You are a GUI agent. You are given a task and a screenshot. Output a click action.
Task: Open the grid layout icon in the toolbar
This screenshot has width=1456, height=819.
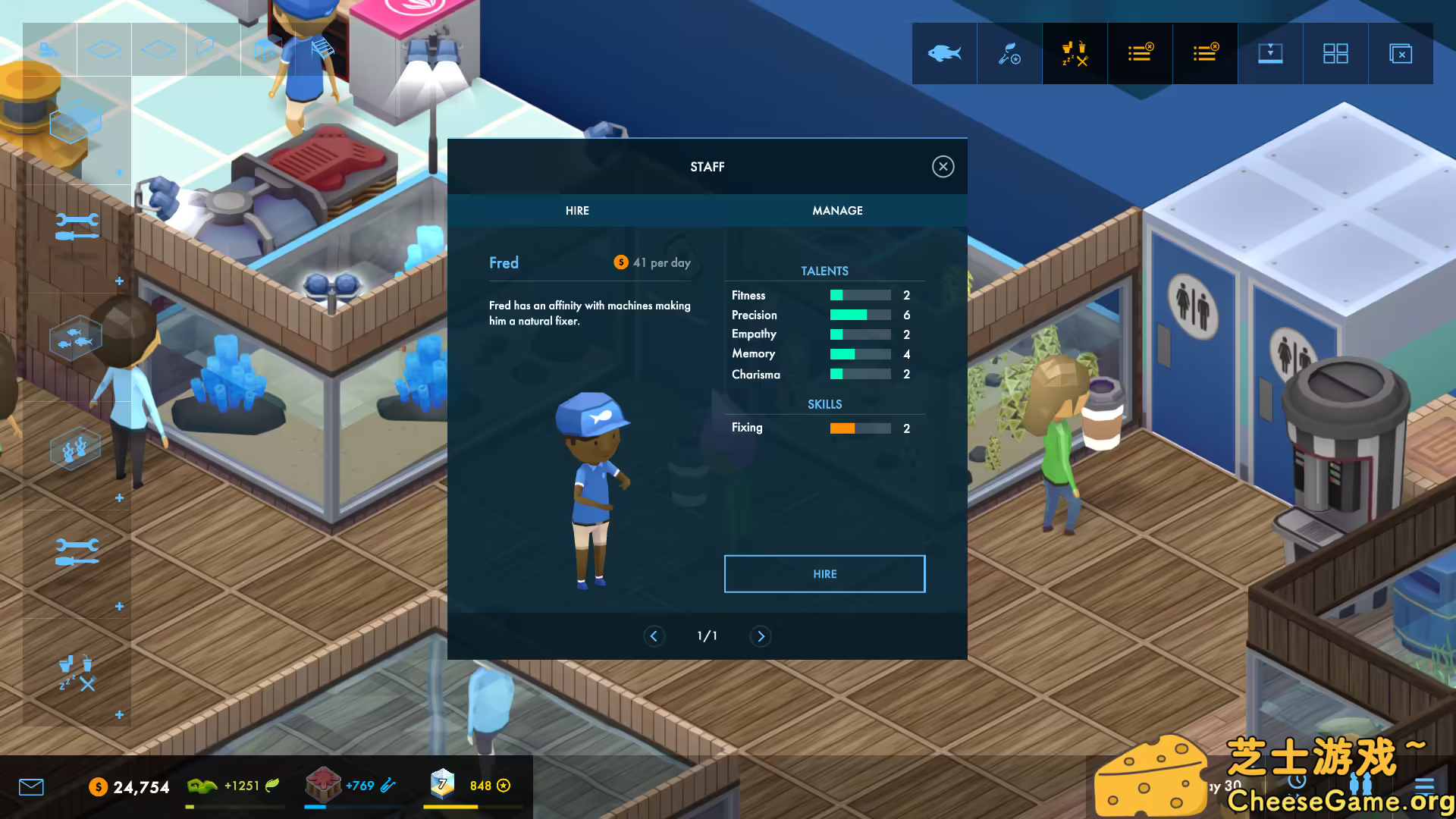1335,53
